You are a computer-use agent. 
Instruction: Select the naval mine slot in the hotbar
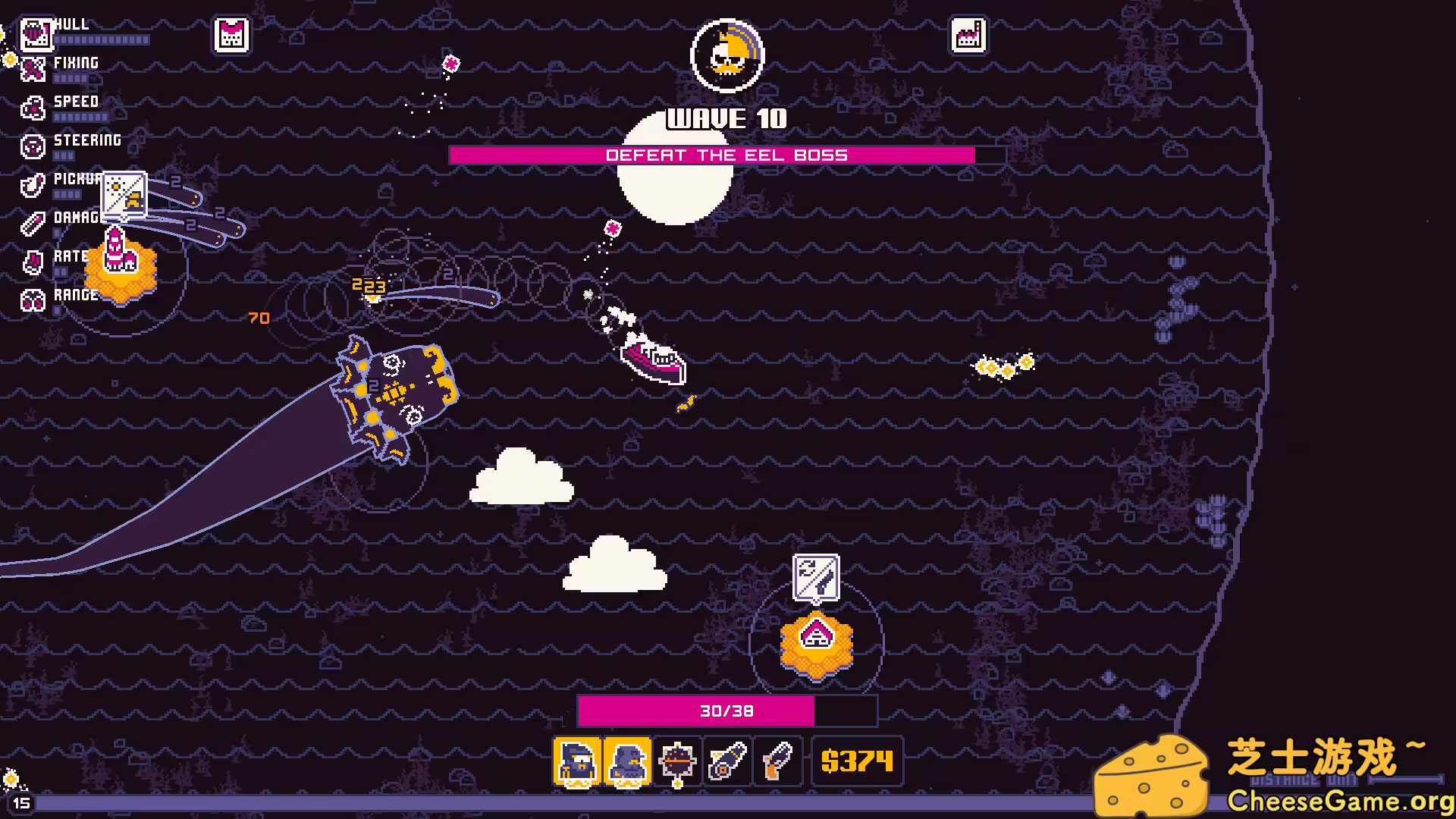pos(678,761)
